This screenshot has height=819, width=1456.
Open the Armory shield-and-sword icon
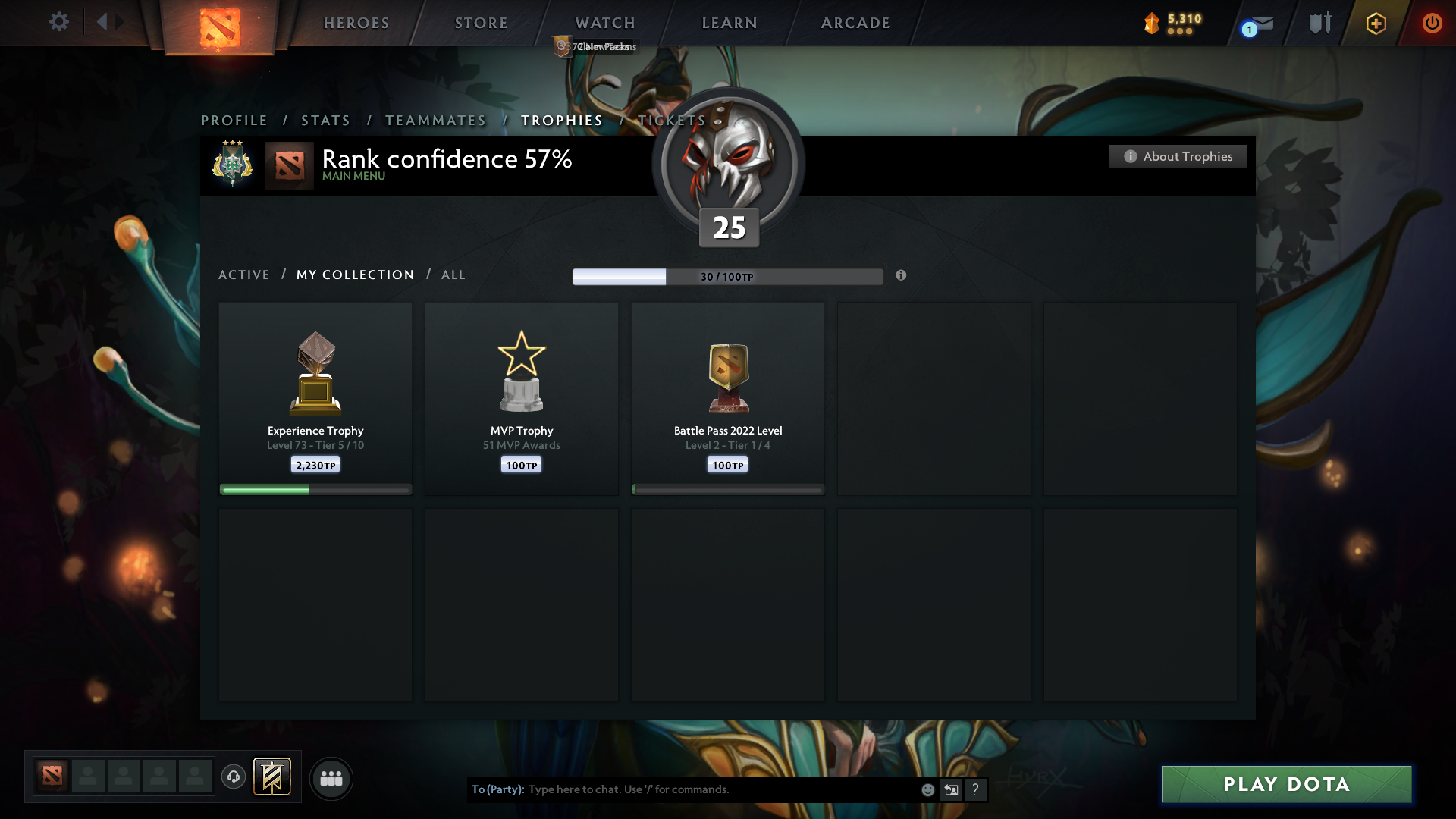click(1319, 23)
